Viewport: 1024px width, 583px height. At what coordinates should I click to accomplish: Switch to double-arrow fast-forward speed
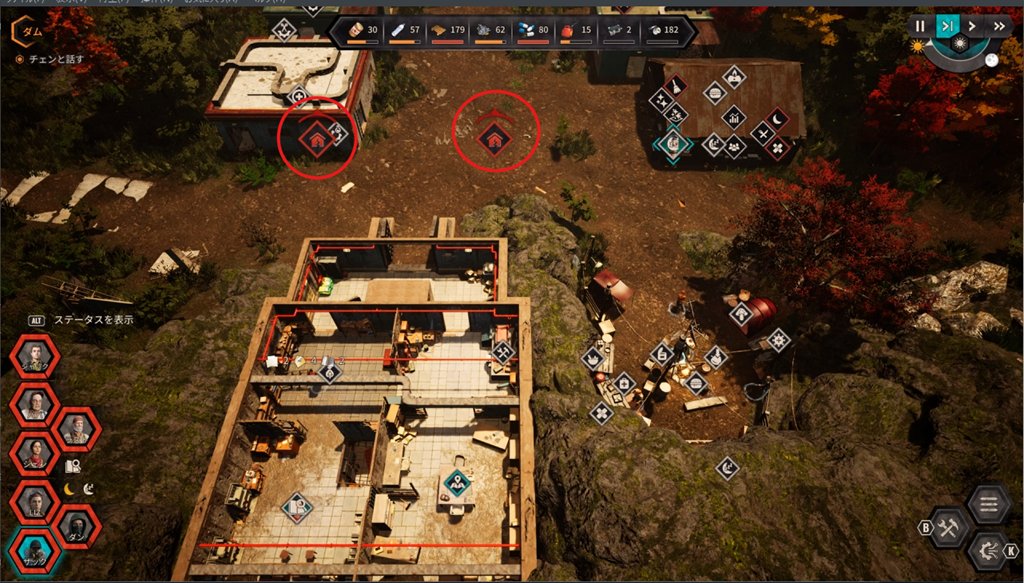[x=998, y=26]
